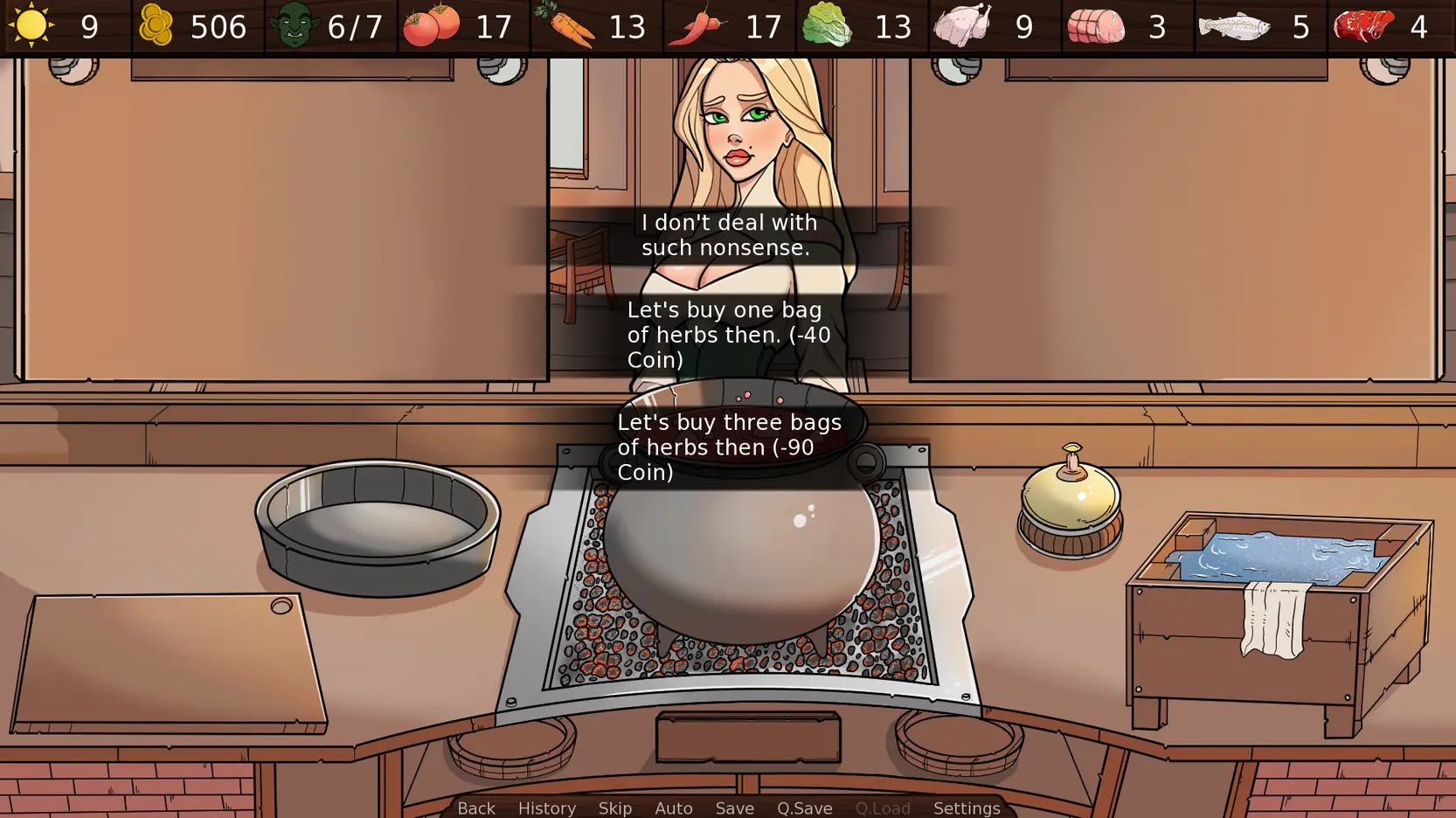This screenshot has width=1456, height=818.
Task: Quick save with Q.Save
Action: tap(805, 808)
